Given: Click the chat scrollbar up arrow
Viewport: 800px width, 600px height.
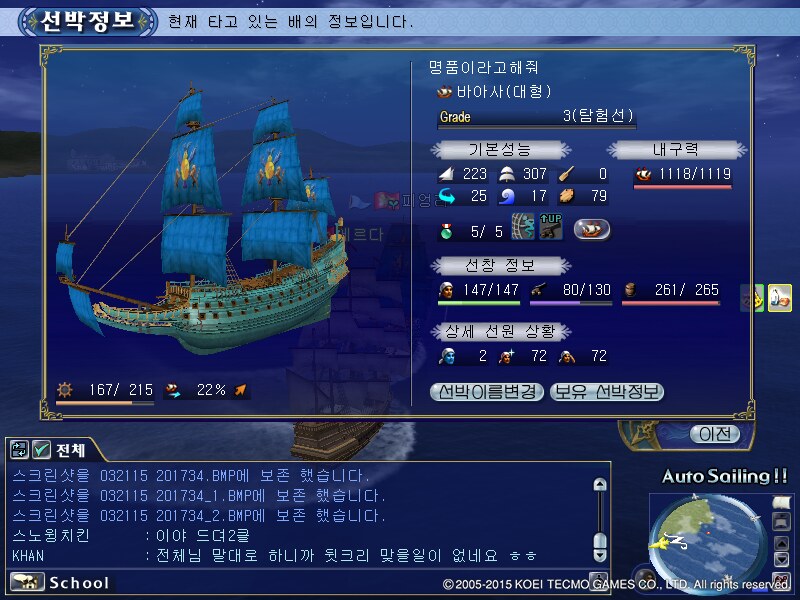Looking at the screenshot, I should tap(599, 484).
